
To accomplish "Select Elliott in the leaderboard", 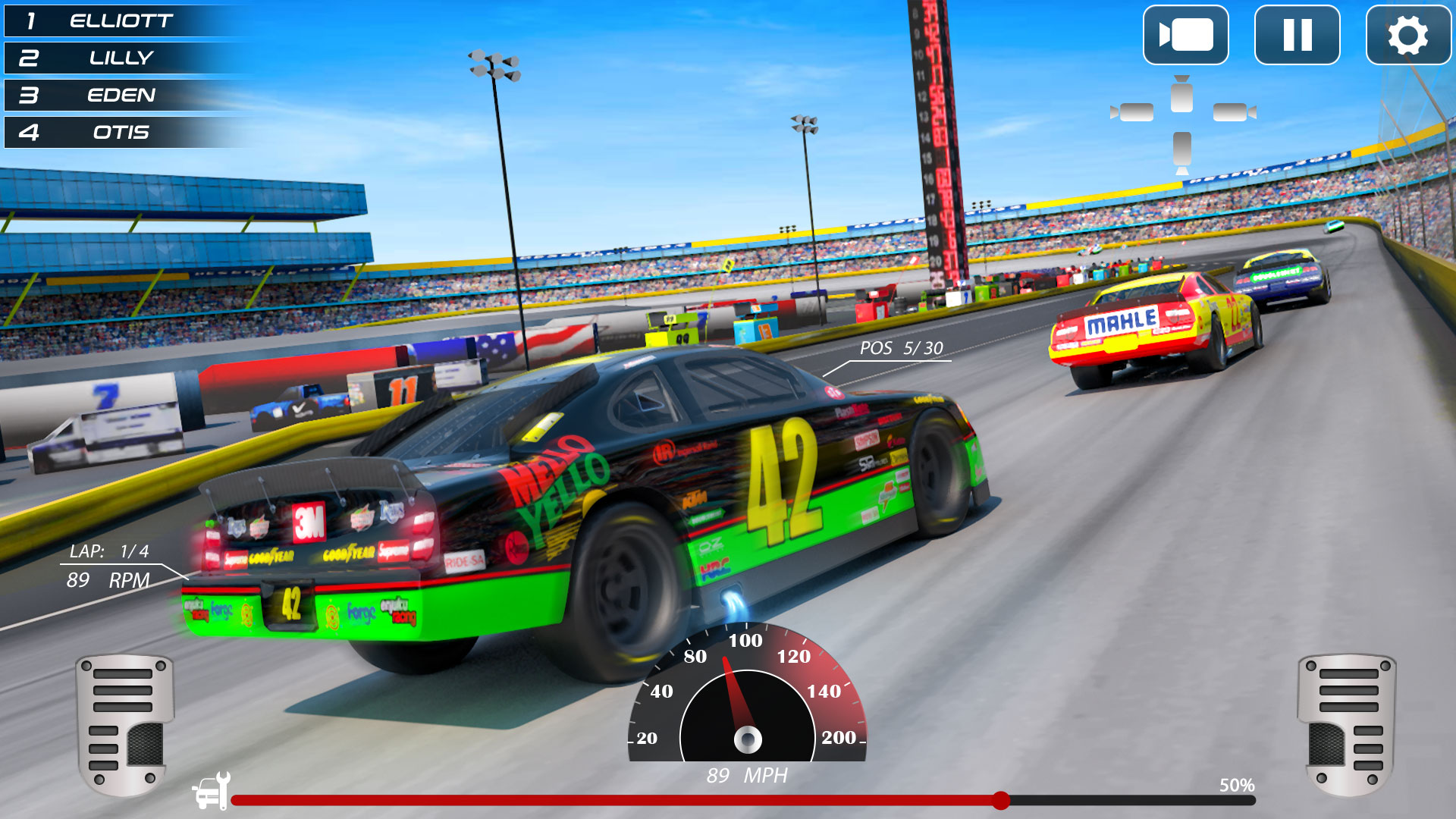I will [x=121, y=21].
